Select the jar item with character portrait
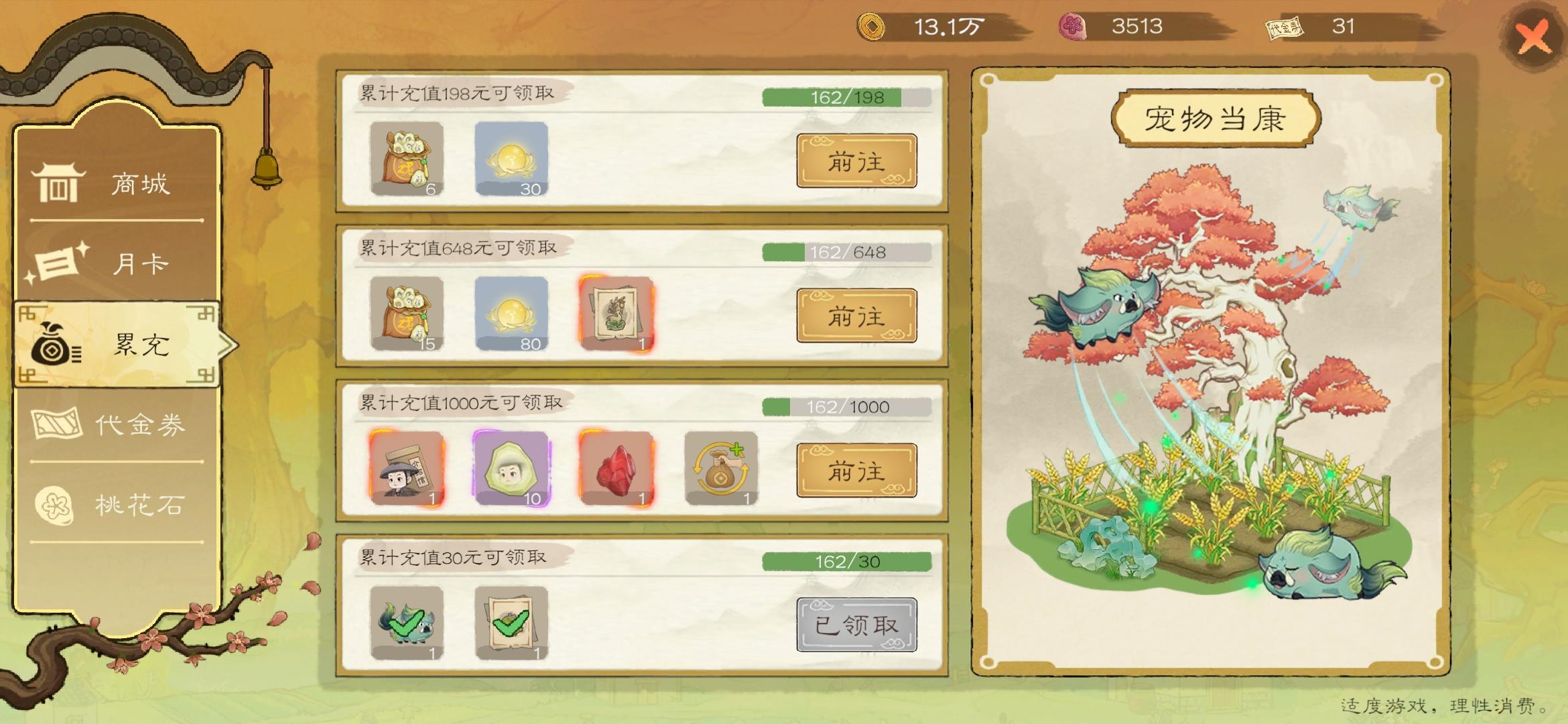 pyautogui.click(x=405, y=469)
